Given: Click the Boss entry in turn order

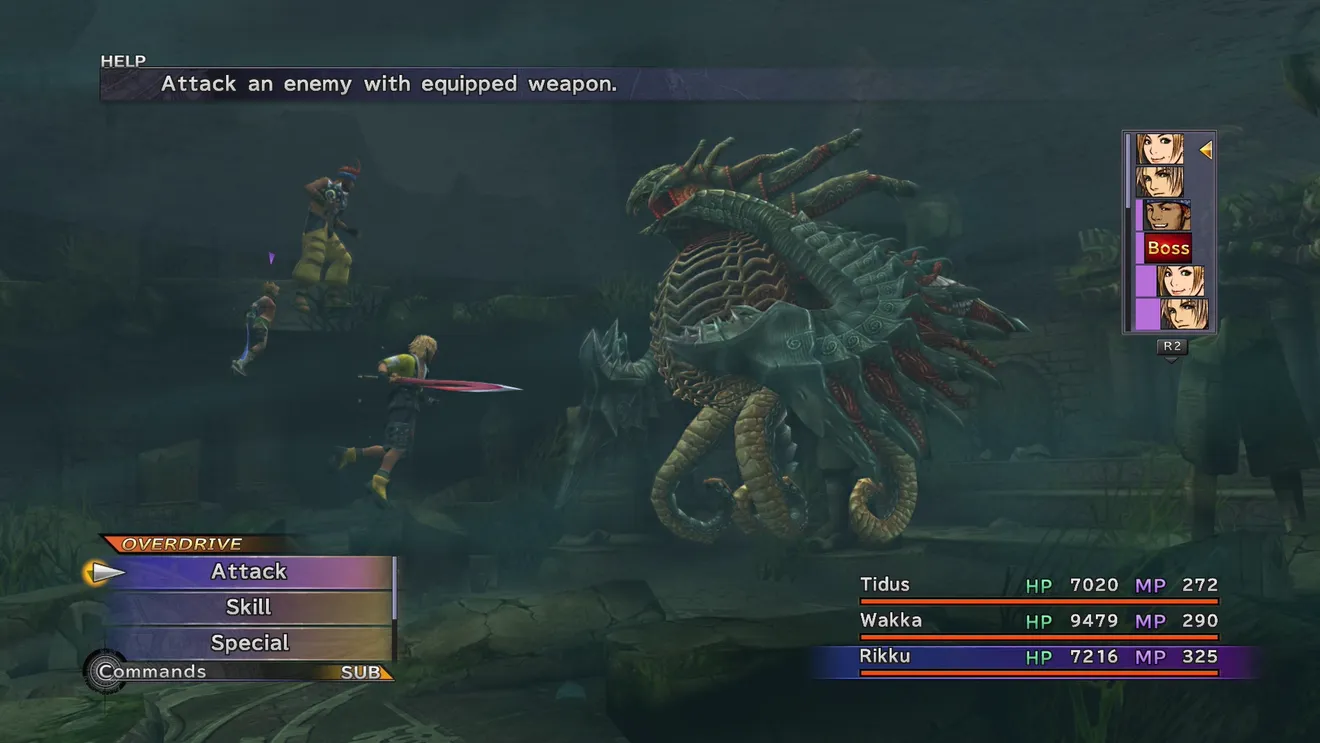Looking at the screenshot, I should pos(1168,248).
